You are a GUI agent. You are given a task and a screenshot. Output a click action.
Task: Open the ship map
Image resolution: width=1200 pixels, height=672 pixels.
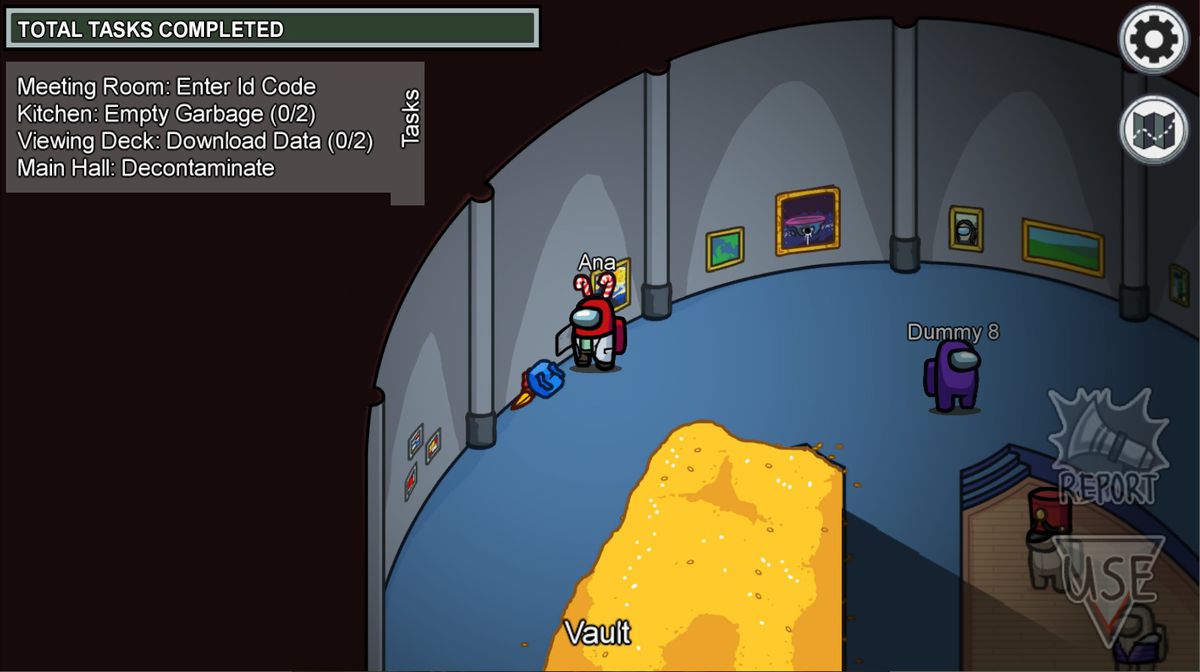pos(1153,129)
